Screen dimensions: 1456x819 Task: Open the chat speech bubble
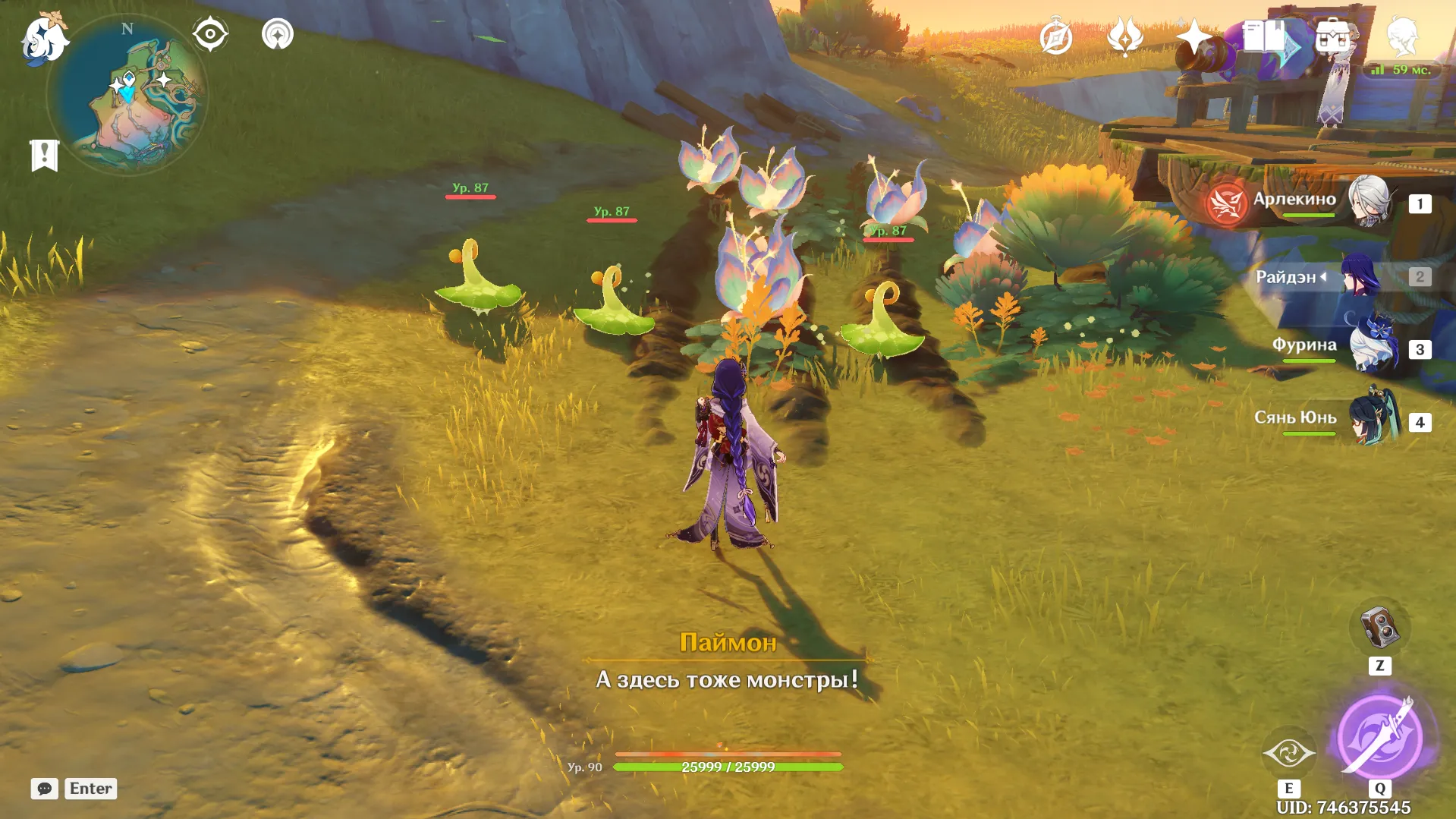tap(45, 789)
